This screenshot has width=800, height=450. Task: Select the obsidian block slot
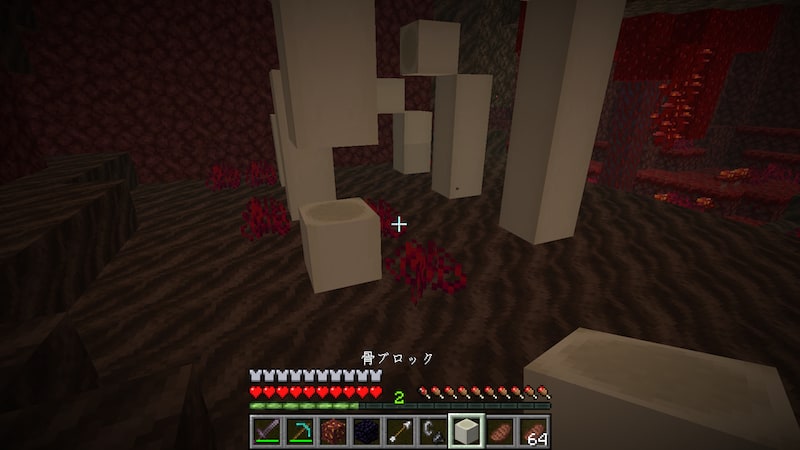366,432
